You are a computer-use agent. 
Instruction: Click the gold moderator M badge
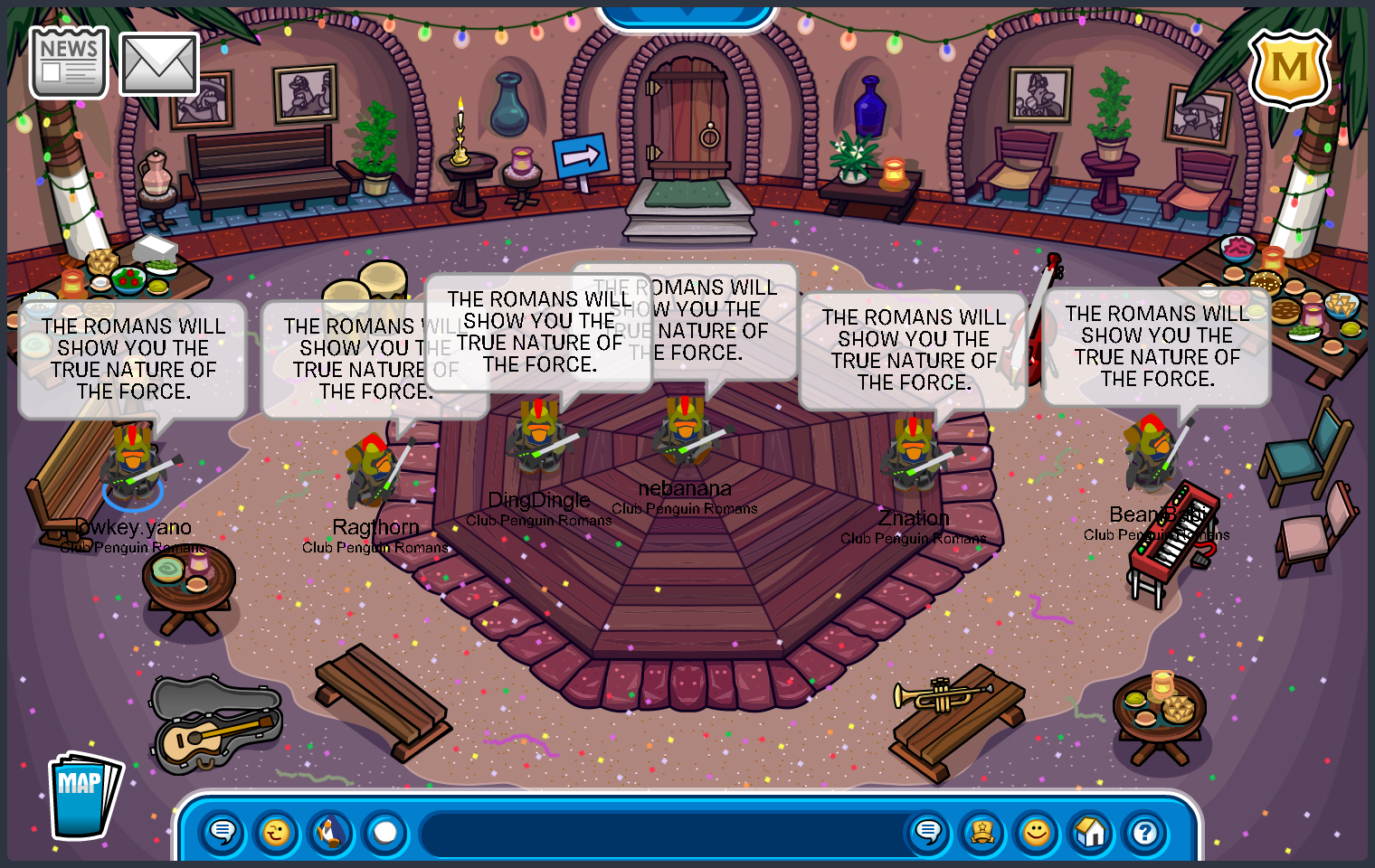(1289, 68)
